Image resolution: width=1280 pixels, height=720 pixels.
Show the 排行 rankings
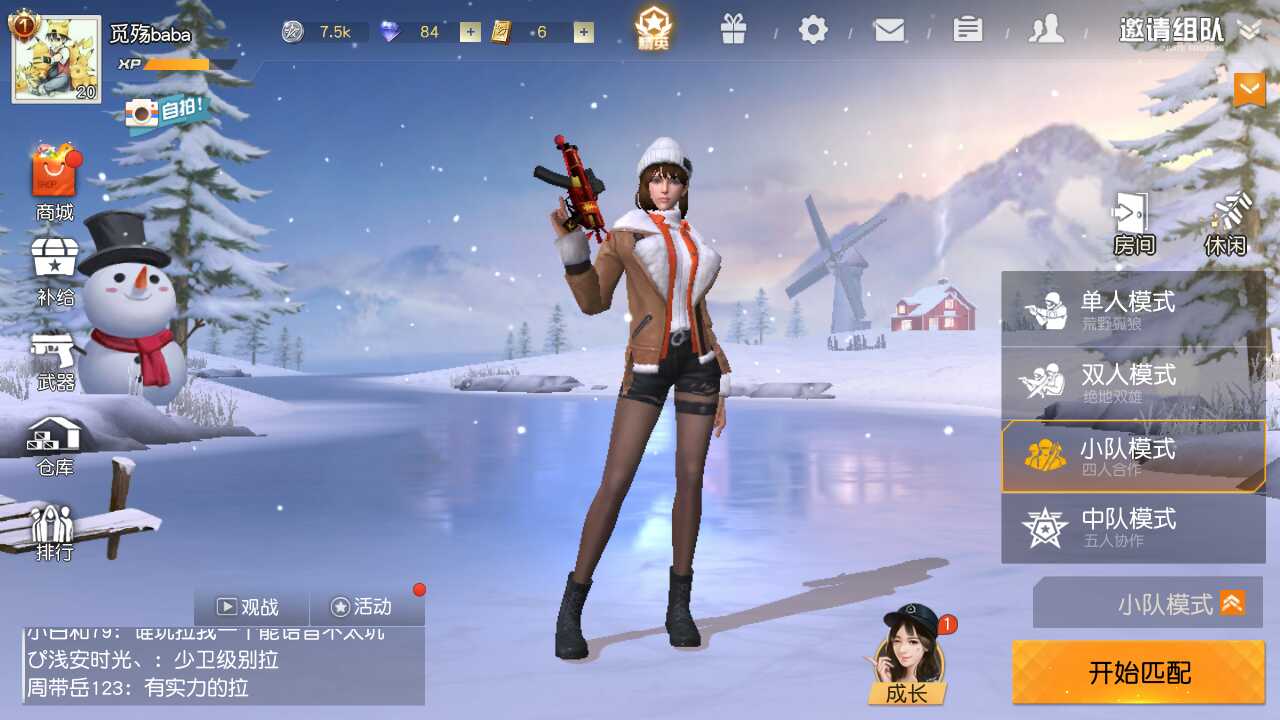54,532
